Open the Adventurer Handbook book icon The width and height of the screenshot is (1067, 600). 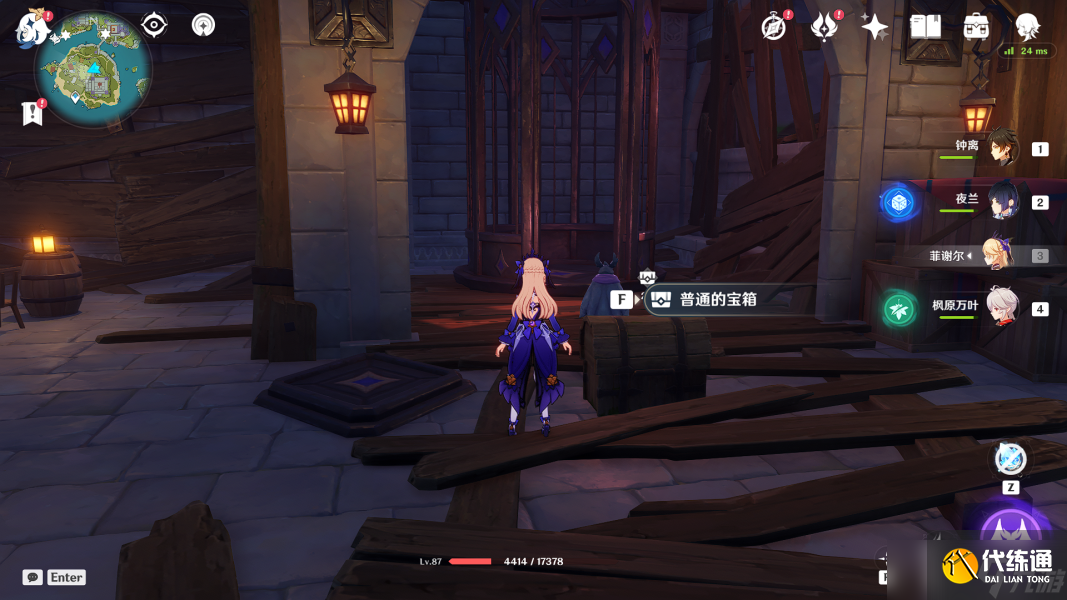(925, 27)
